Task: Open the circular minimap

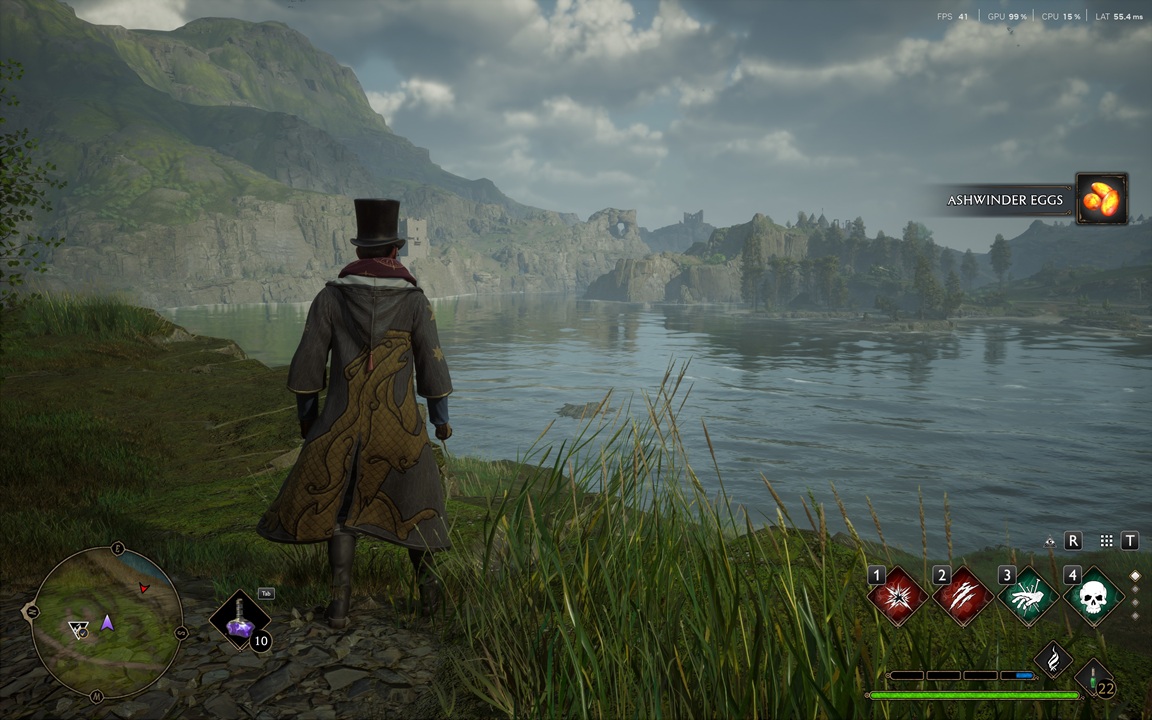Action: point(107,622)
